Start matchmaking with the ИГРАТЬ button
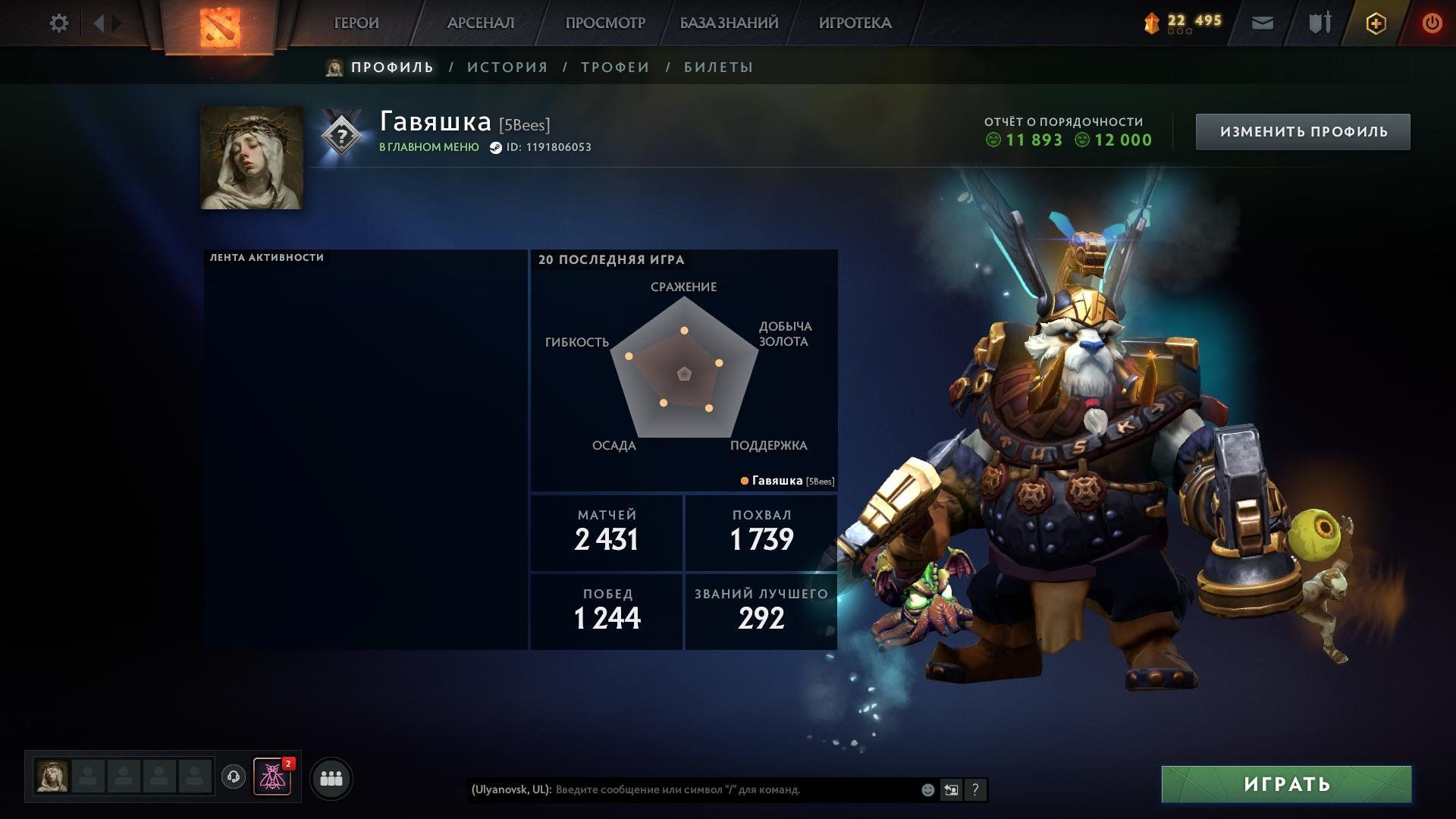Image resolution: width=1456 pixels, height=819 pixels. pos(1286,784)
